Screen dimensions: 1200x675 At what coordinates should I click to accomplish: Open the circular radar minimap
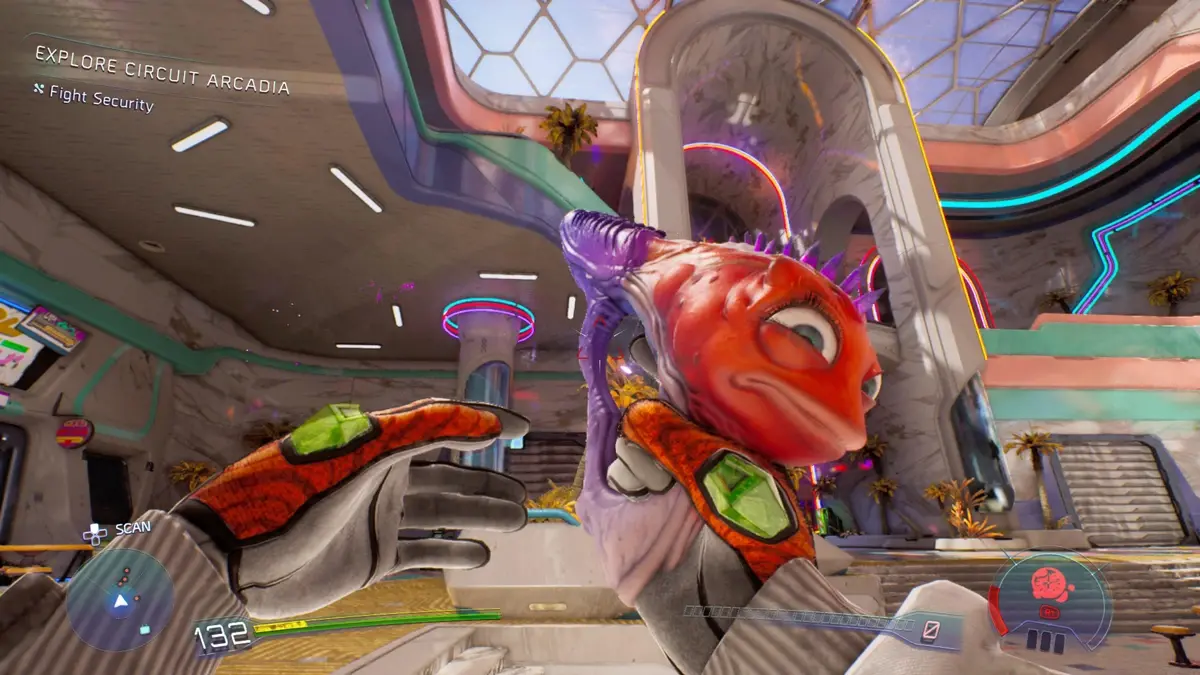tap(120, 598)
